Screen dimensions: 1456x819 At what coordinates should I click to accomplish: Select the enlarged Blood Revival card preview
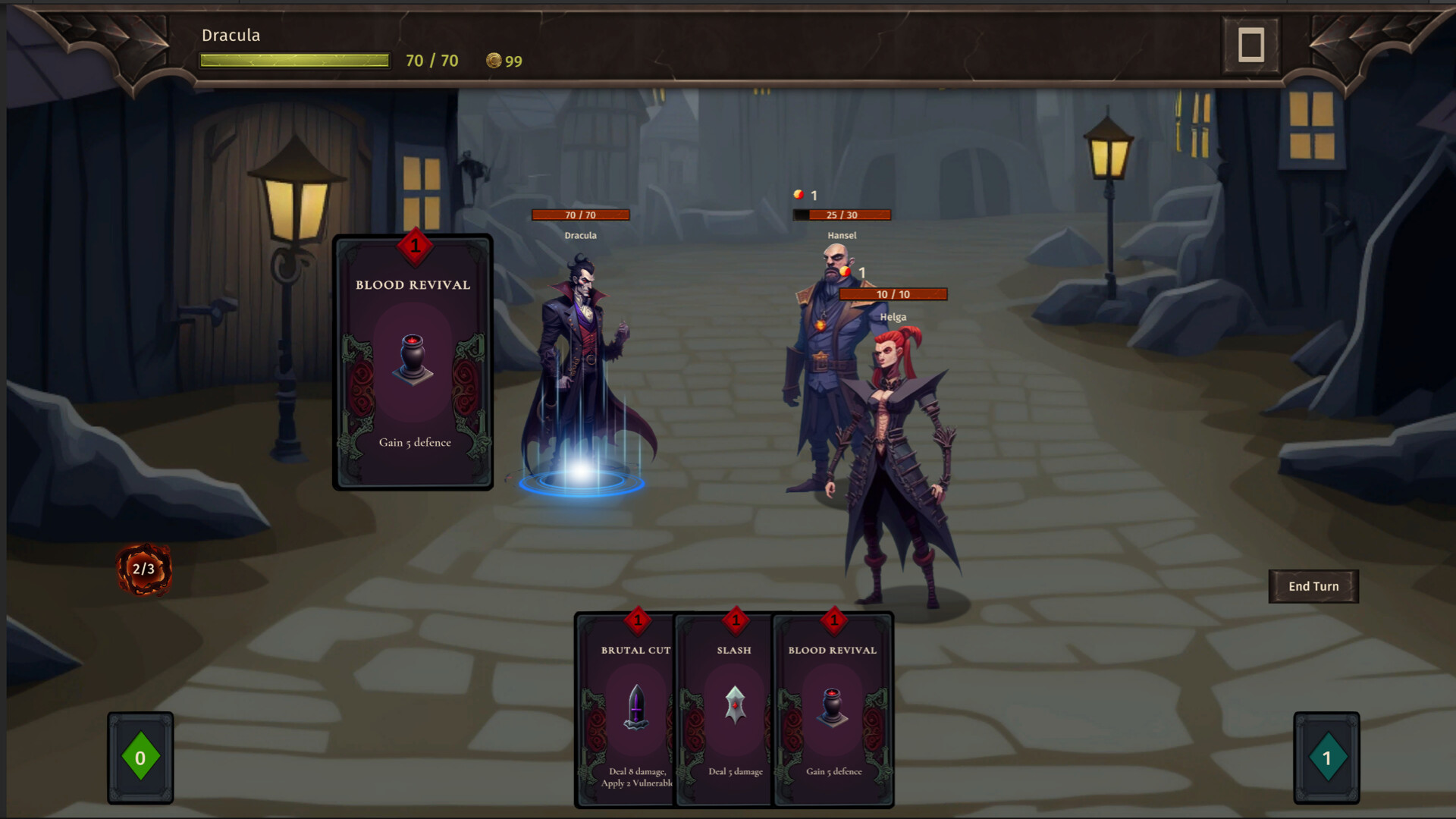413,364
